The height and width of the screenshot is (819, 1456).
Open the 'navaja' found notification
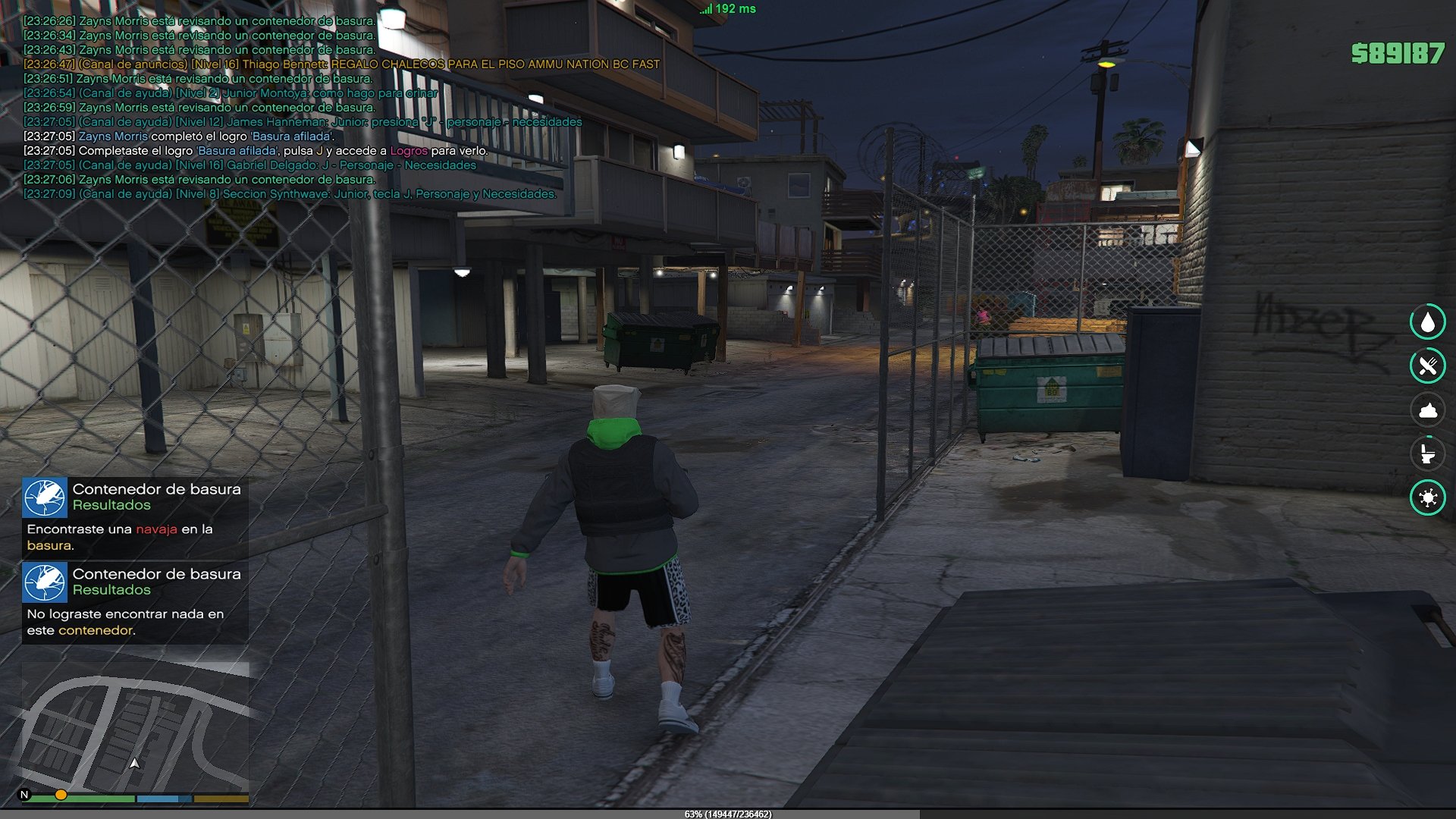135,516
